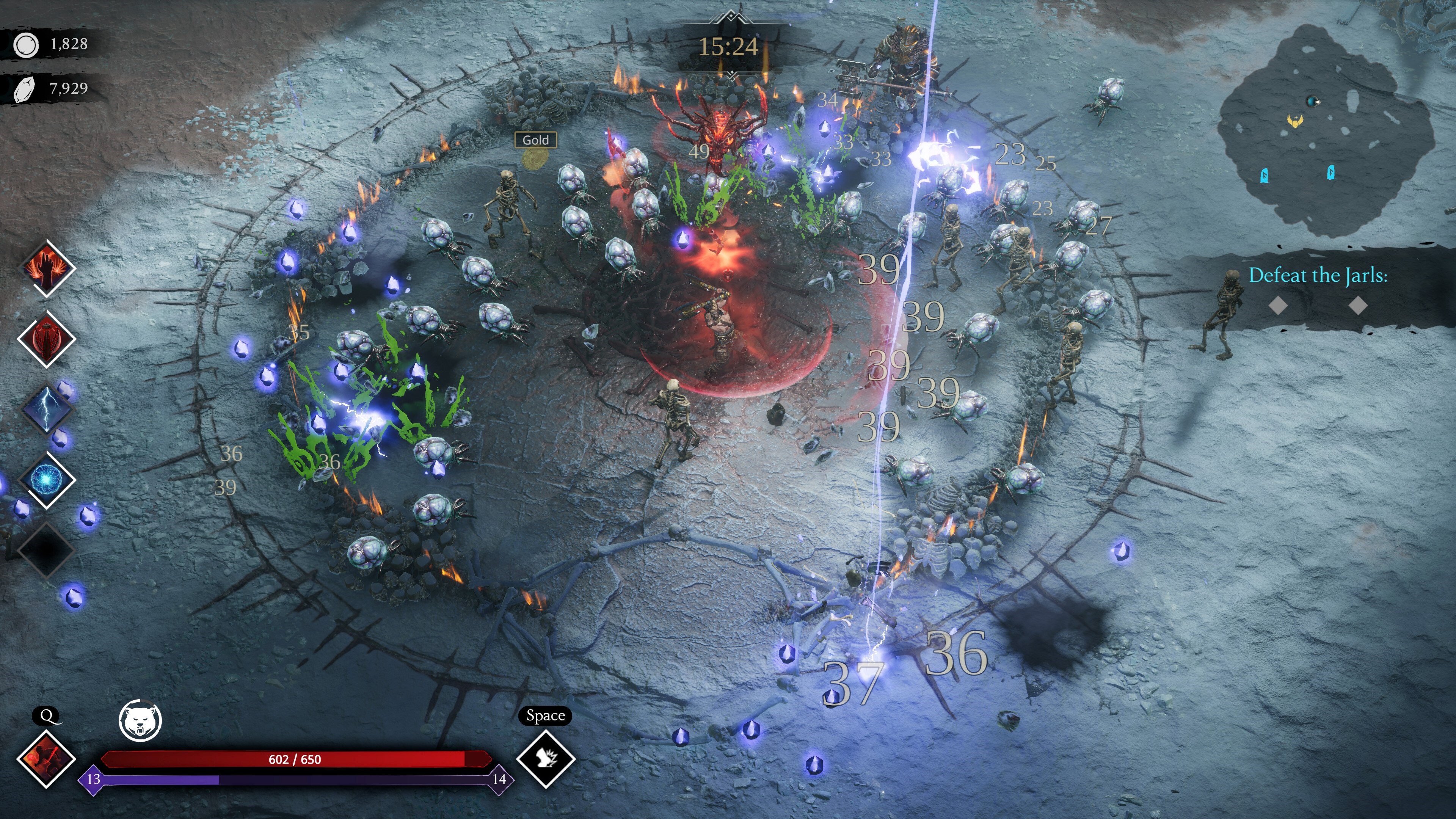Screen dimensions: 1456x819
Task: Click the silver coin currency icon
Action: pos(26,45)
